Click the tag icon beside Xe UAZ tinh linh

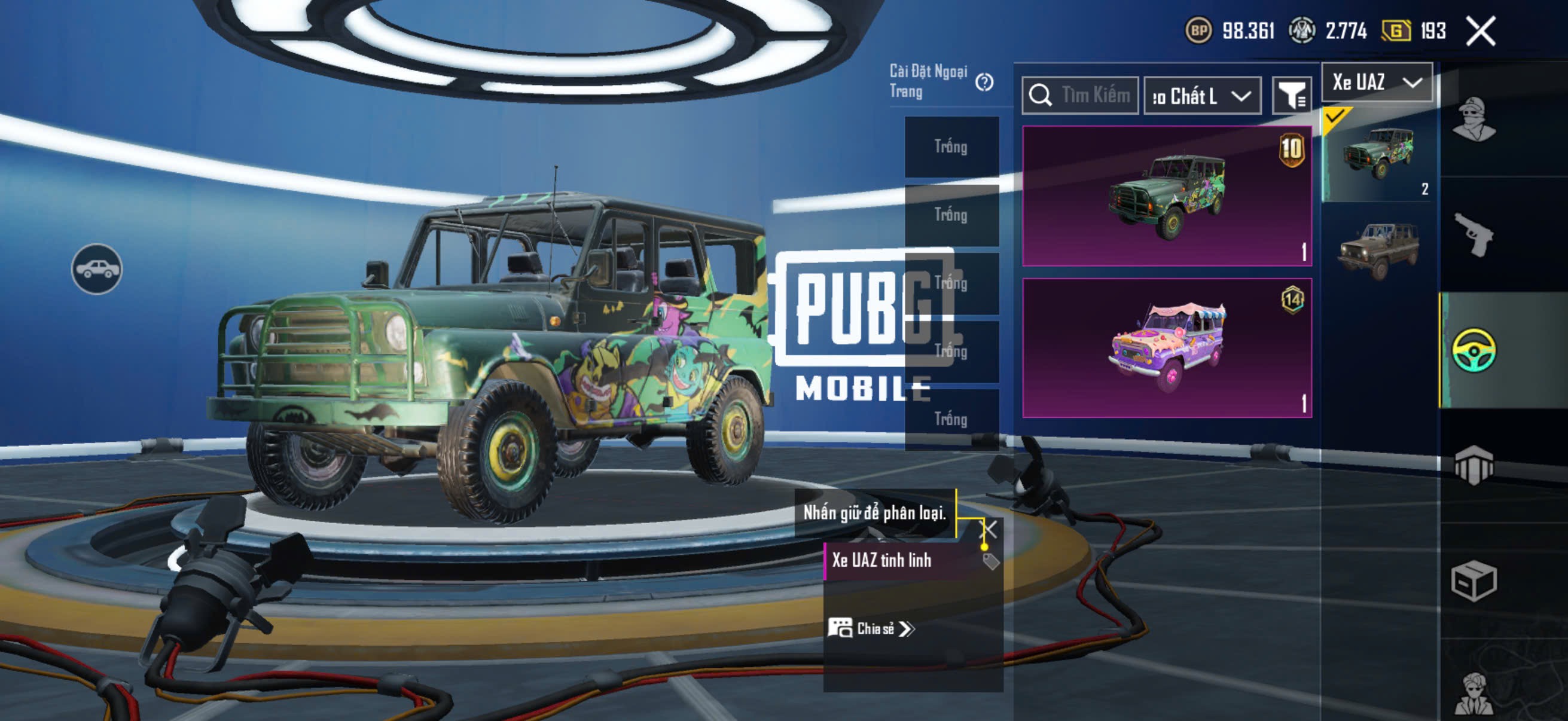click(990, 561)
